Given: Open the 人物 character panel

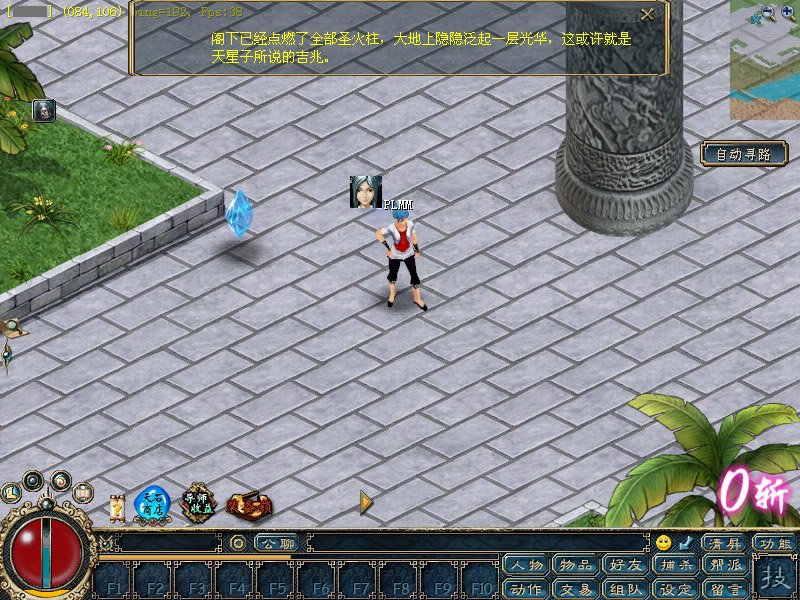Looking at the screenshot, I should click(526, 565).
